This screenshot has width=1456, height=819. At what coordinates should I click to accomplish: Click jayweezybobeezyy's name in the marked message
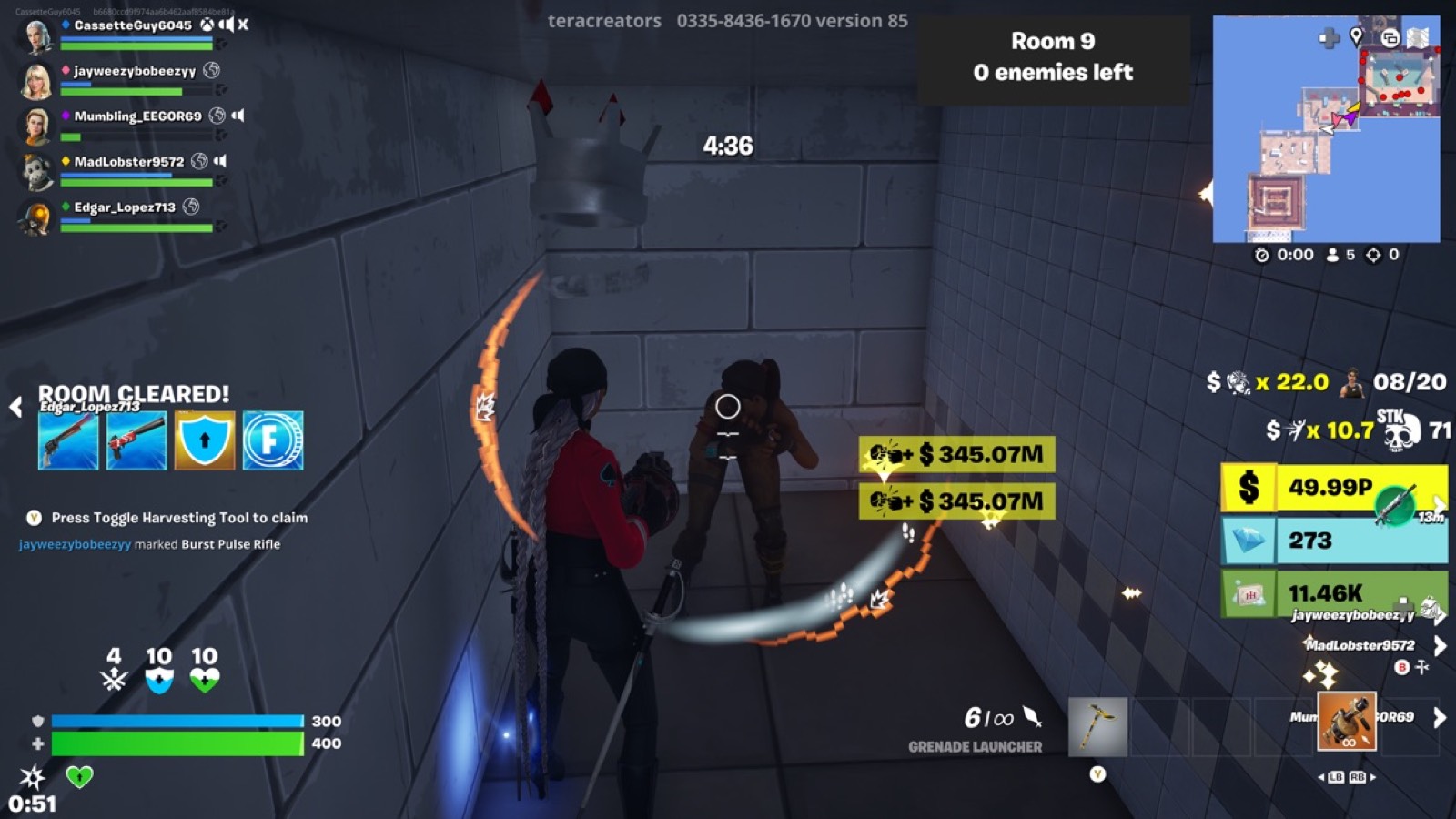coord(74,542)
